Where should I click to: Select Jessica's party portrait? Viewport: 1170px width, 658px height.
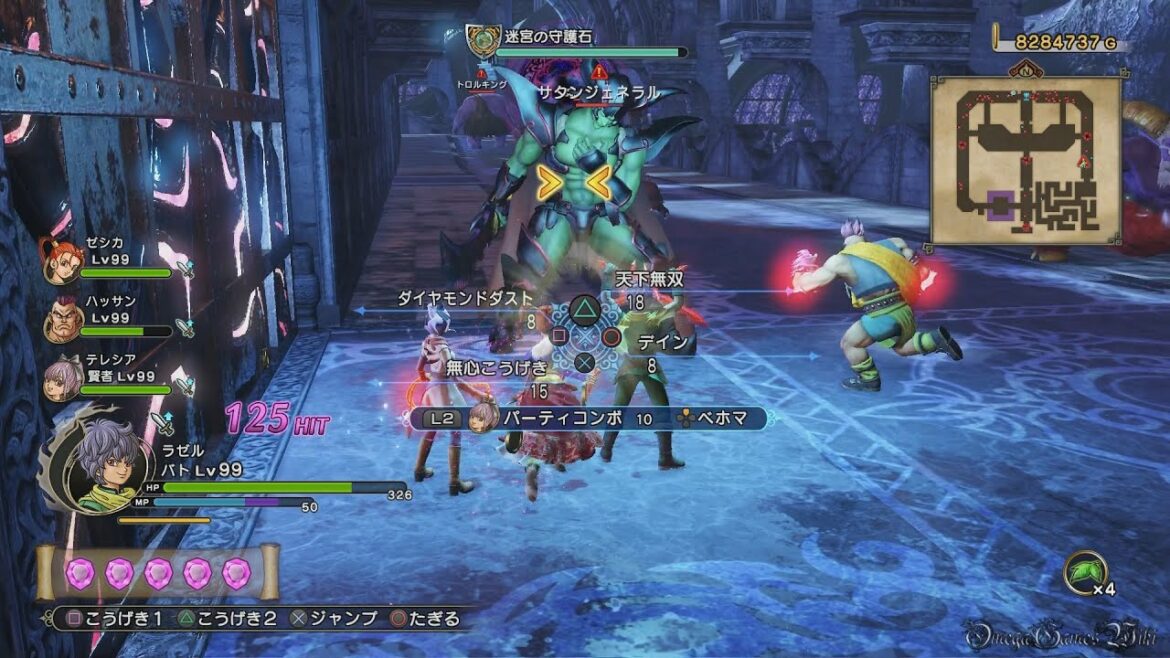point(62,260)
